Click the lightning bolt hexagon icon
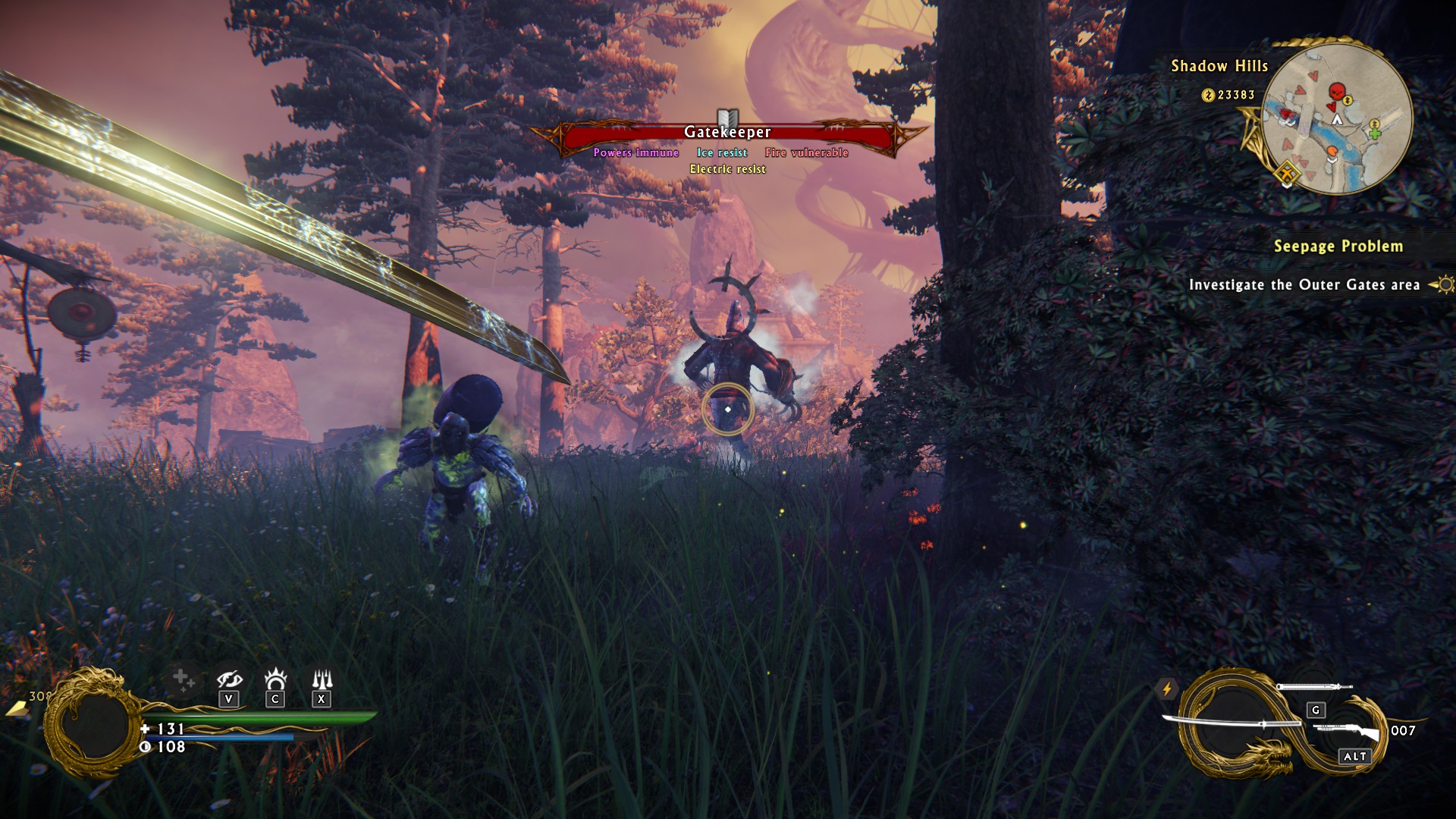This screenshot has height=819, width=1456. tap(1167, 689)
